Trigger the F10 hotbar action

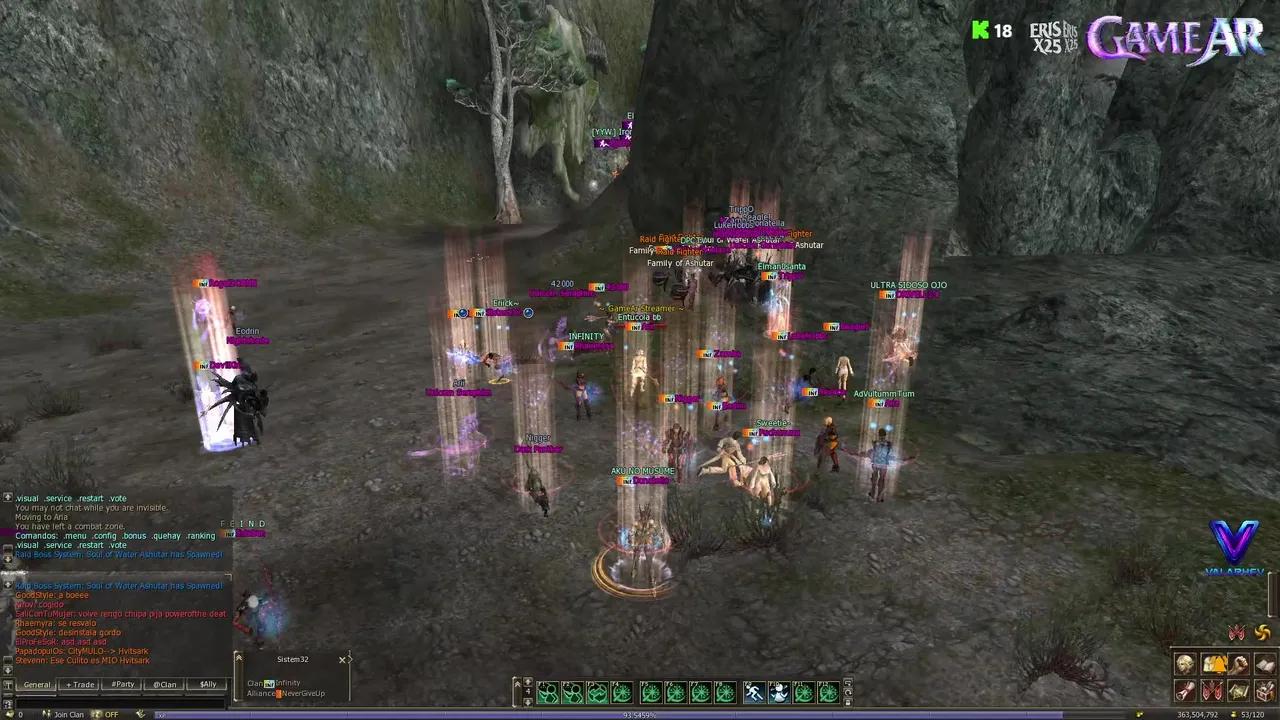(779, 692)
